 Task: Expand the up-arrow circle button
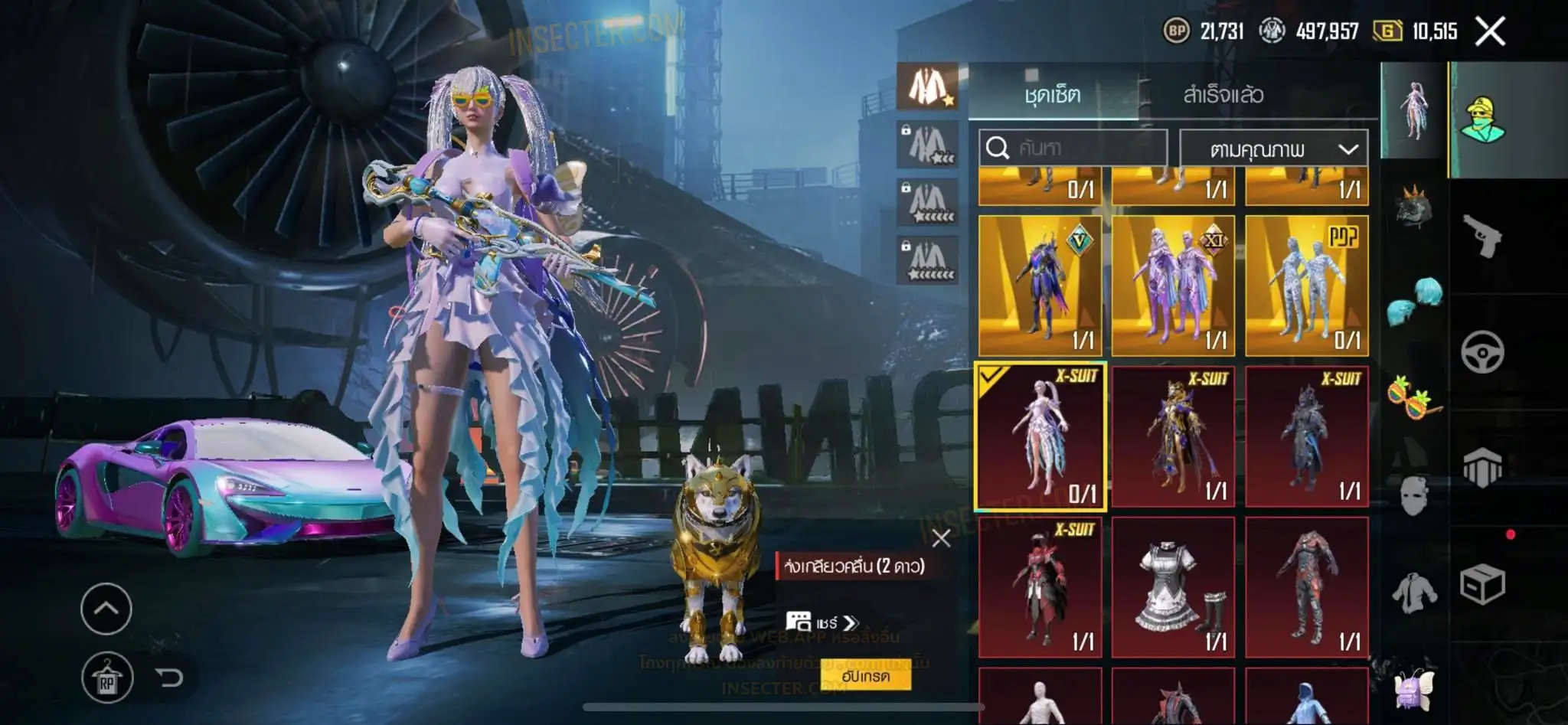point(106,609)
